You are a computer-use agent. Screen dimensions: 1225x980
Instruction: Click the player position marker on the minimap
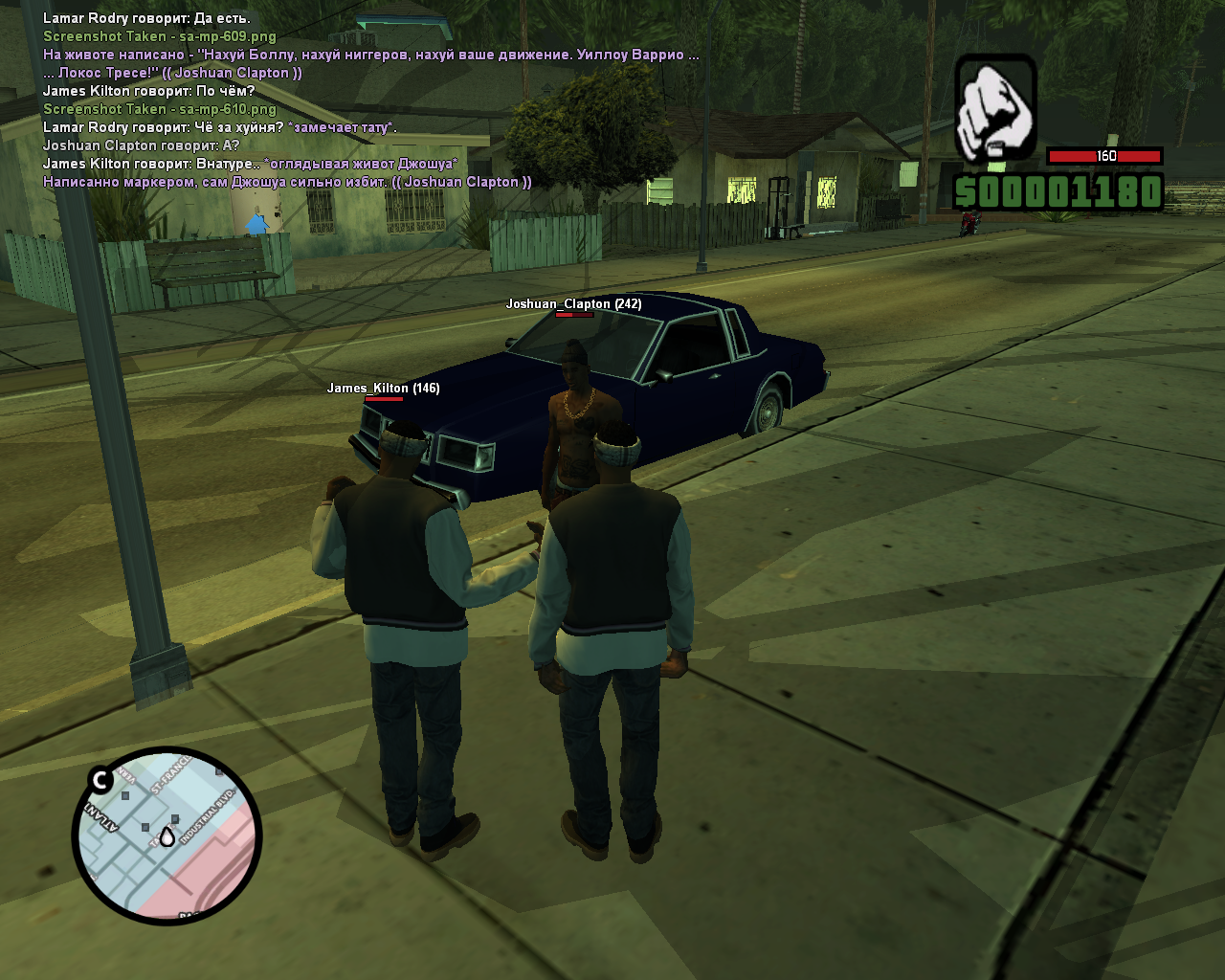coord(167,836)
